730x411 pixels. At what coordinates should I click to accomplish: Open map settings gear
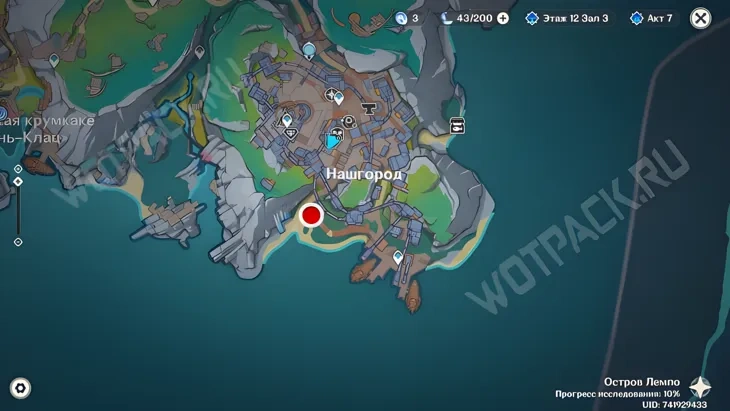(19, 388)
